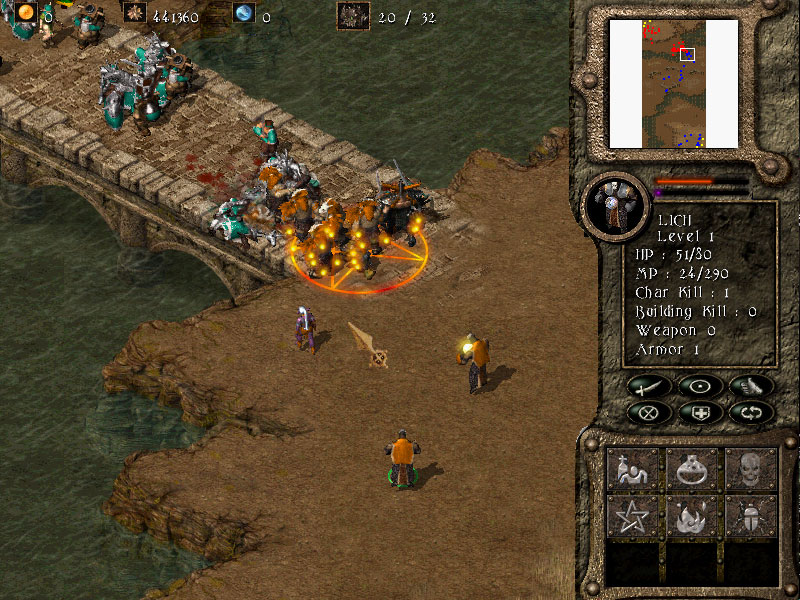Cast the scarab beetle spell
The height and width of the screenshot is (600, 800).
pos(751,517)
